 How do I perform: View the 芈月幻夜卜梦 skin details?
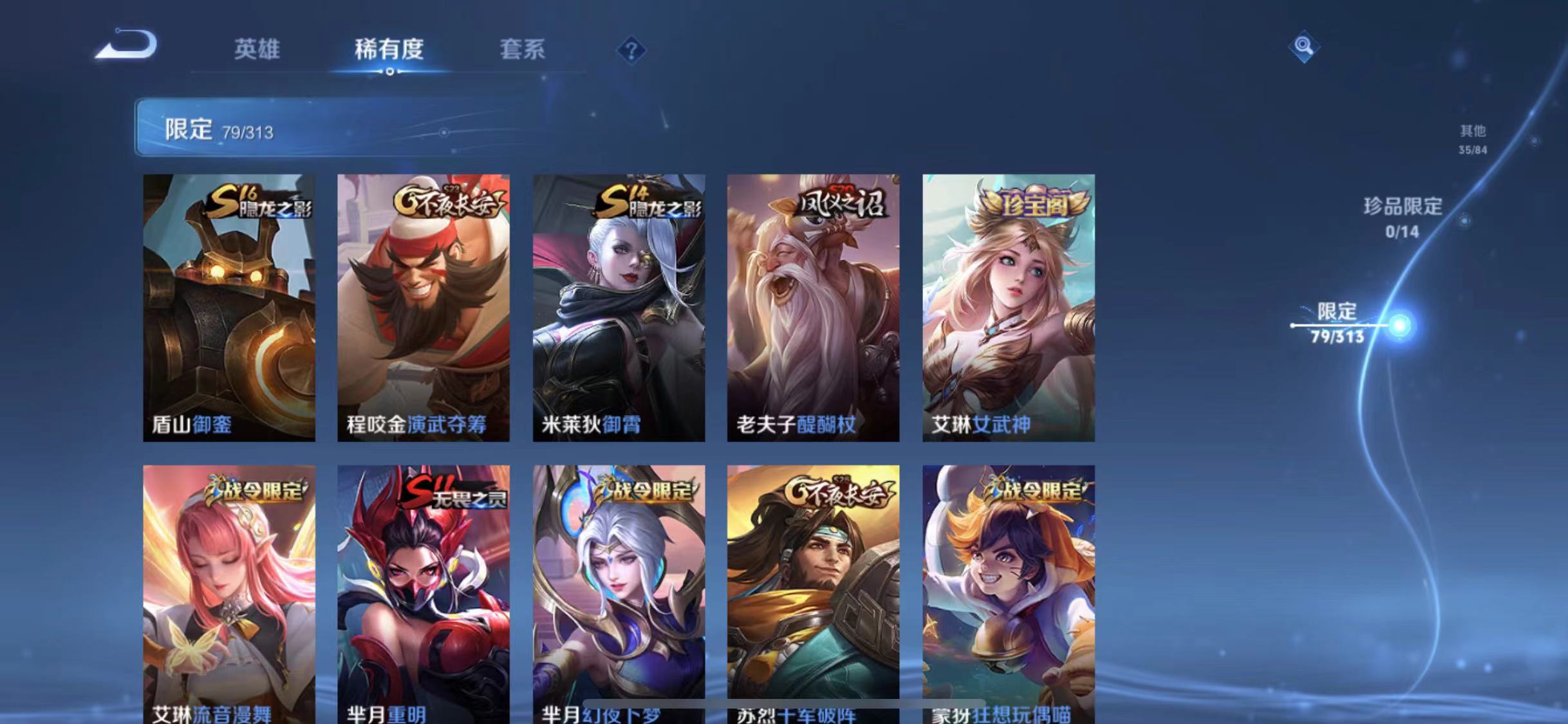tap(619, 592)
